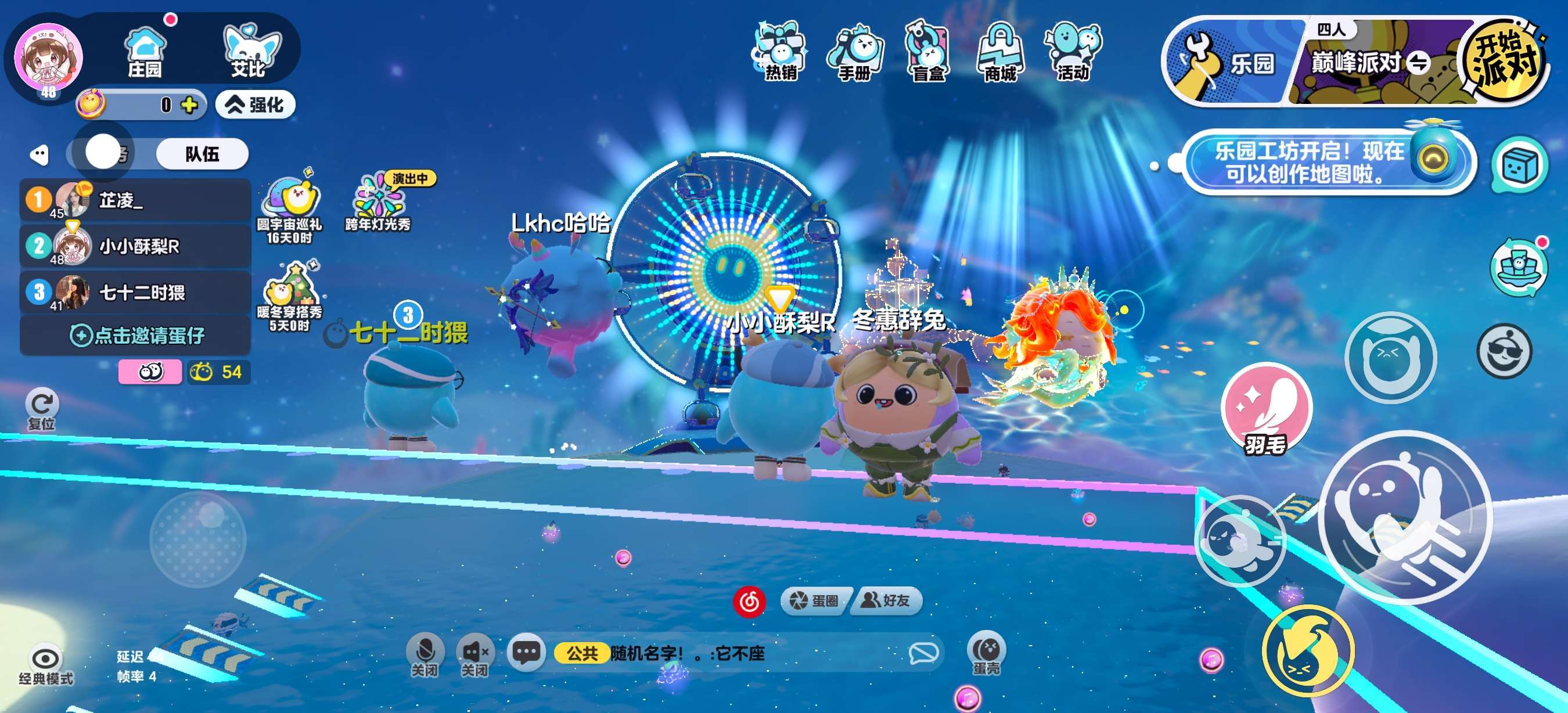Open the 艾比 pet icon

coord(249,51)
